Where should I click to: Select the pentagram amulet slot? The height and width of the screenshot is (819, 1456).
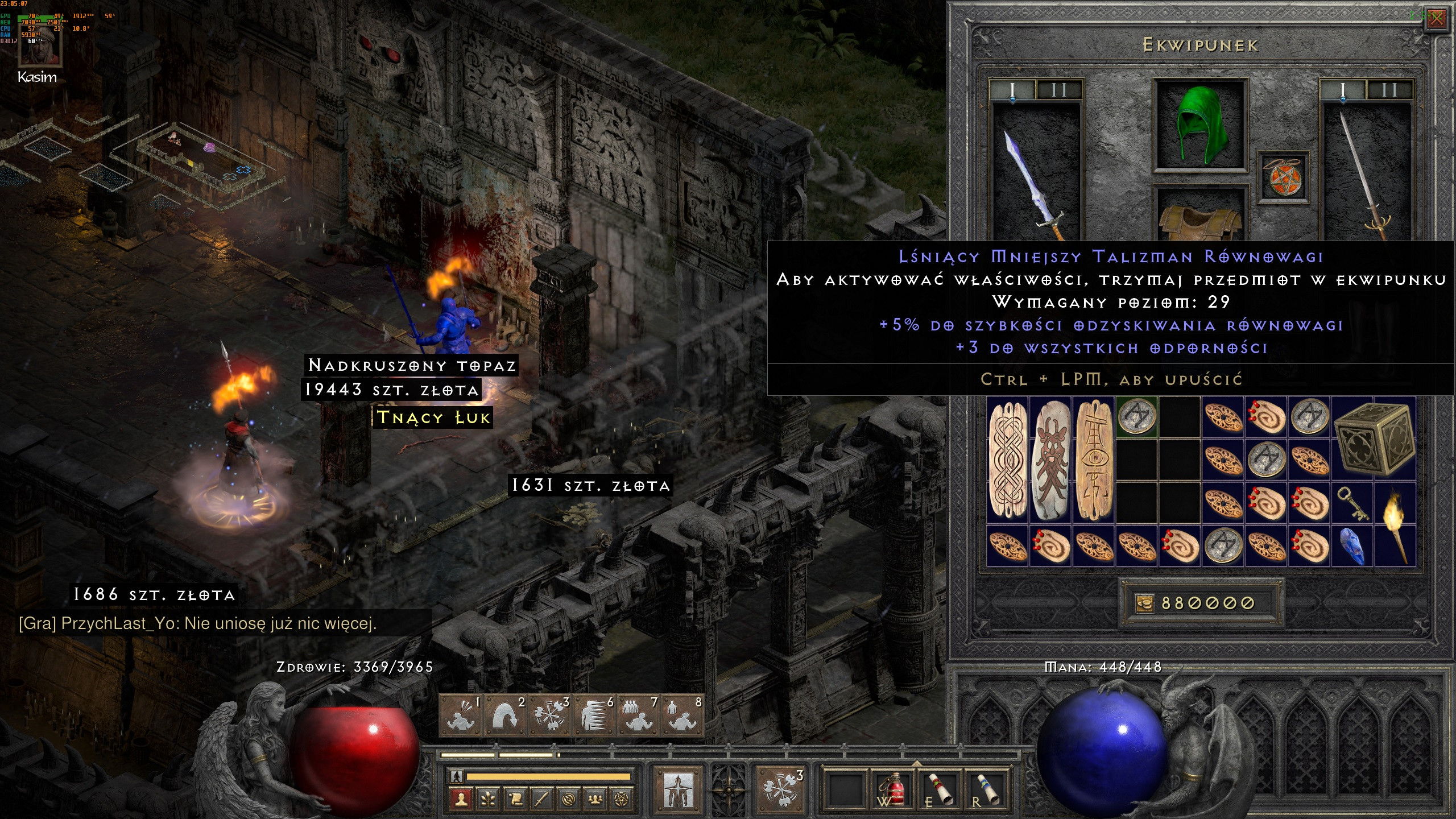pyautogui.click(x=1283, y=177)
